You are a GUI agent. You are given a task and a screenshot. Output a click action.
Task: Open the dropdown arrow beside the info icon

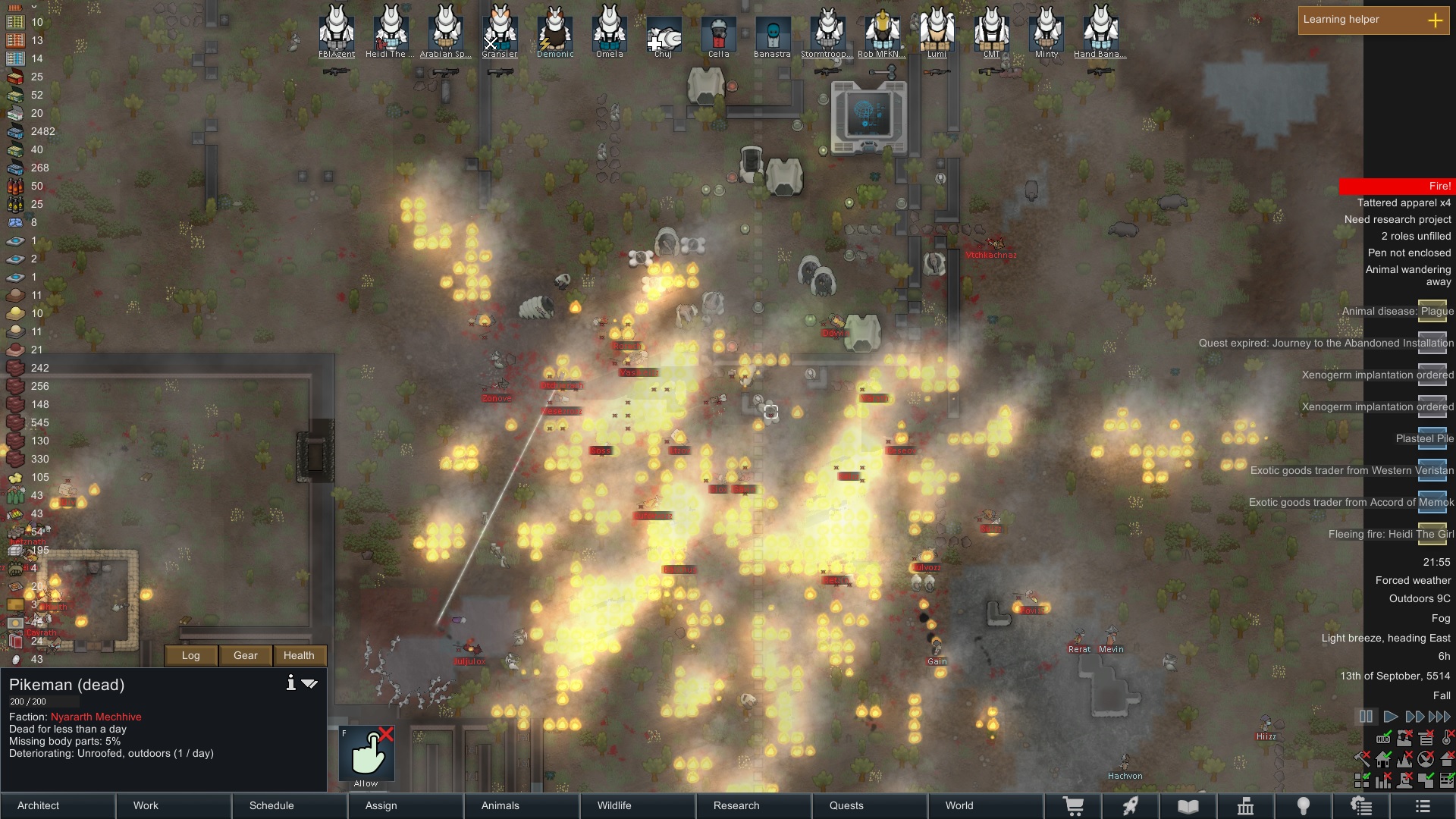click(x=309, y=683)
